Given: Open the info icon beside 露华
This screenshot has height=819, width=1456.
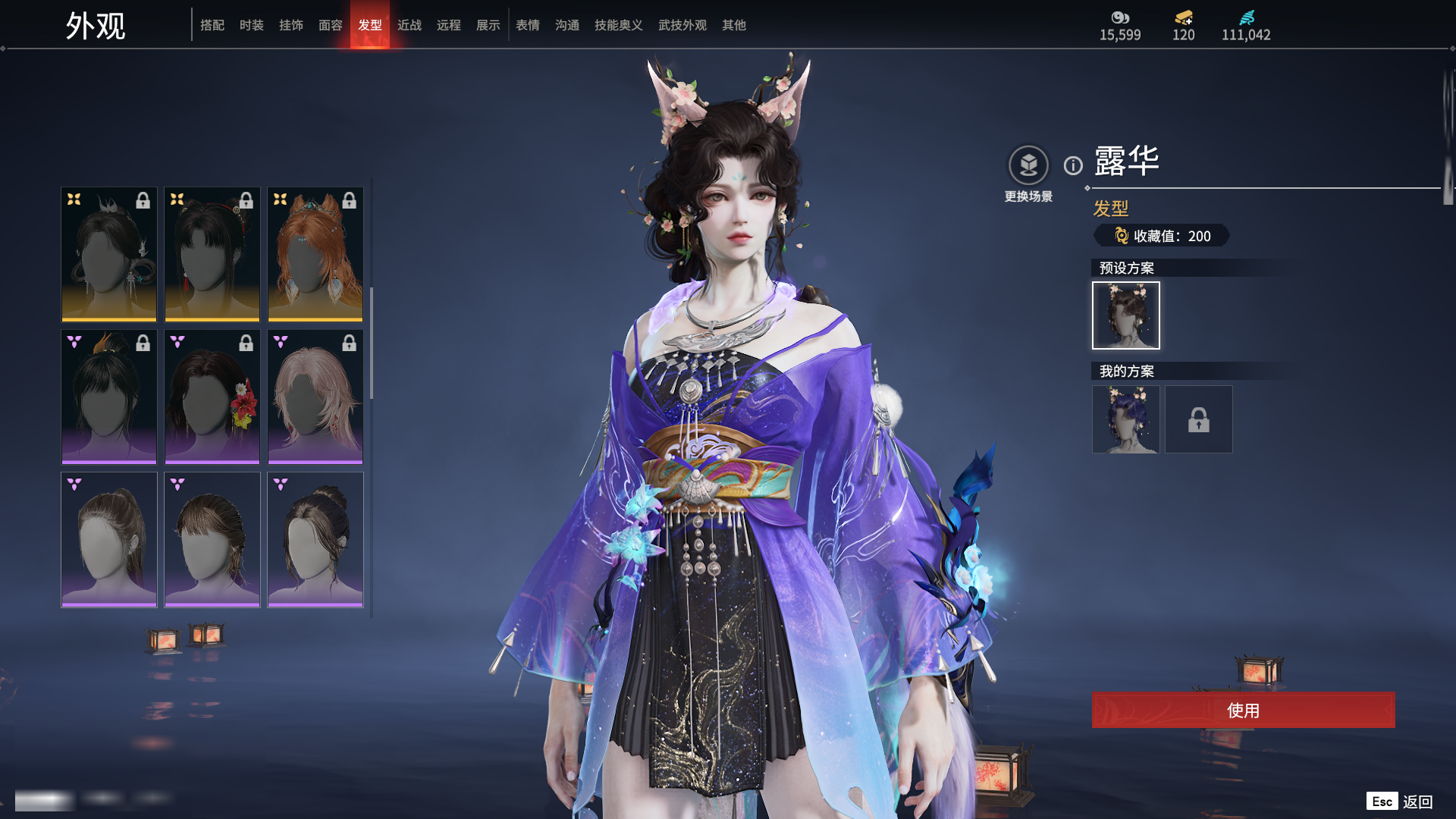Looking at the screenshot, I should pos(1073,165).
